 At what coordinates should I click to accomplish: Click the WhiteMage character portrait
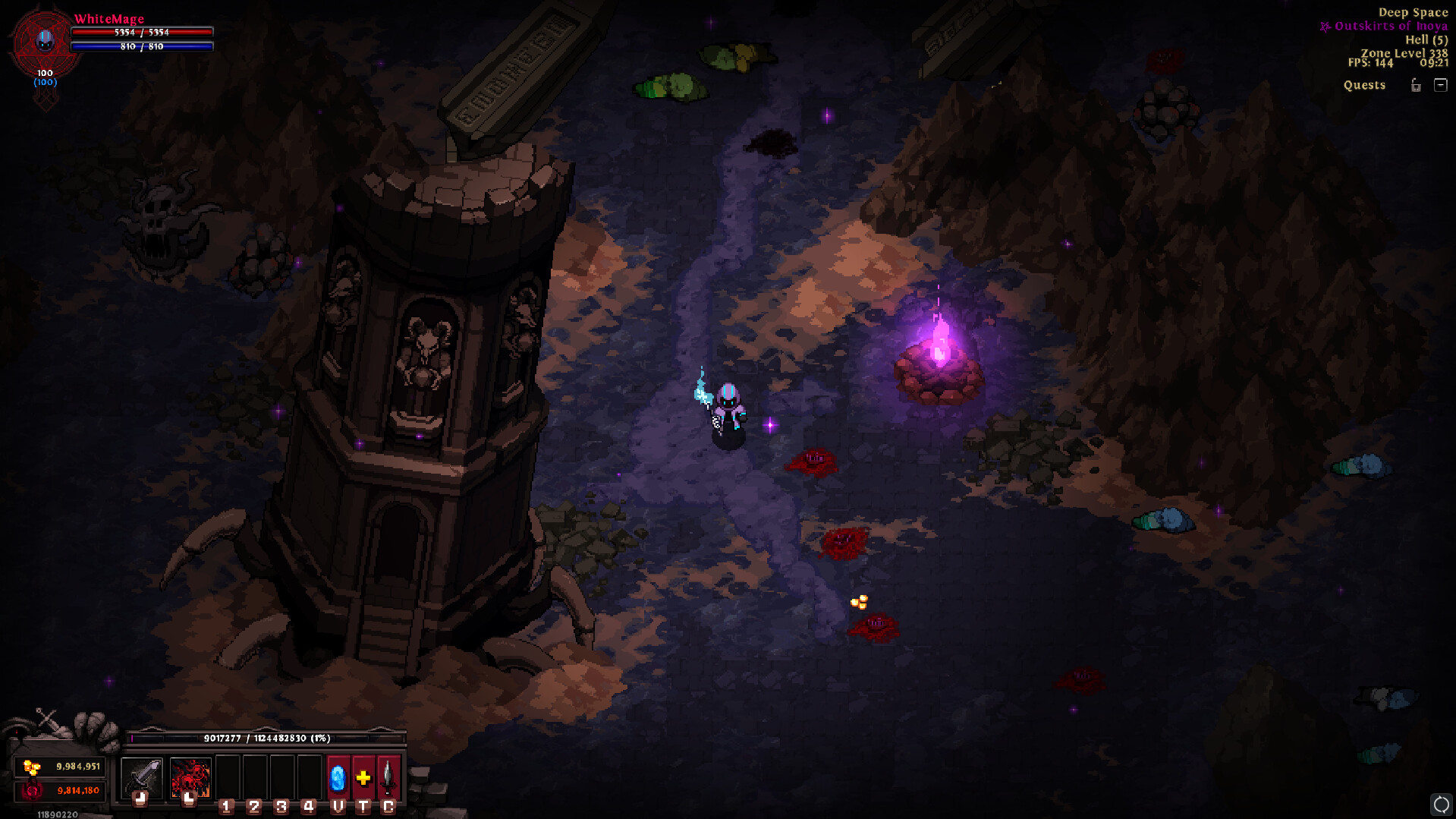[x=45, y=42]
